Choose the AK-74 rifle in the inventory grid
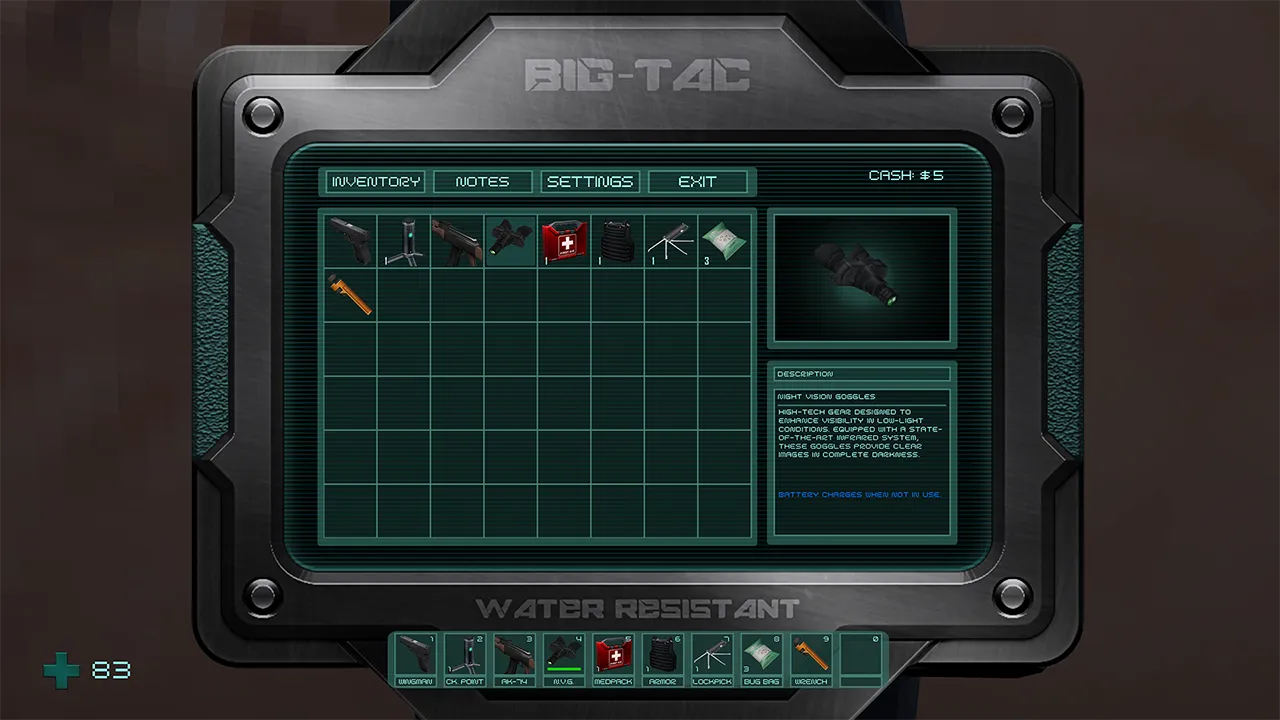The image size is (1280, 720). (457, 241)
